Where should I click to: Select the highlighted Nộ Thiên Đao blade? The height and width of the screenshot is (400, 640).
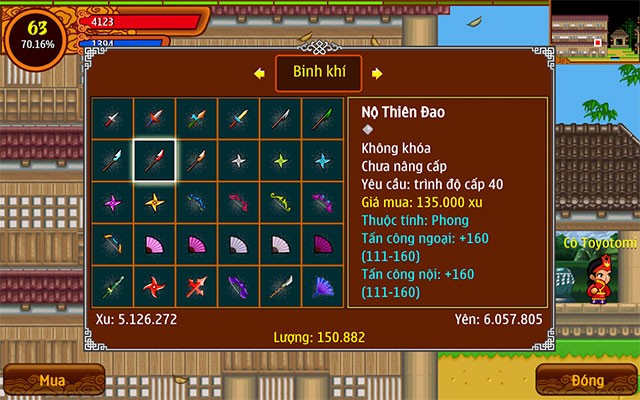pos(154,159)
